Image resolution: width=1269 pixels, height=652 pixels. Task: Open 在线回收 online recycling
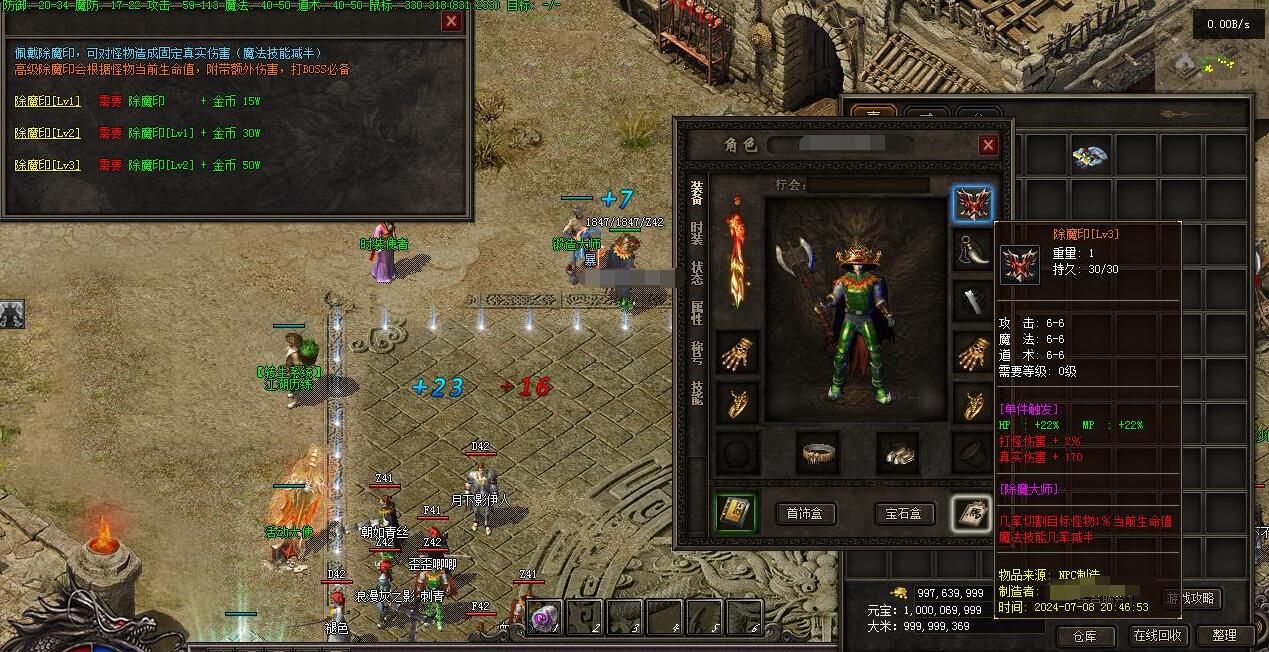(x=1158, y=635)
